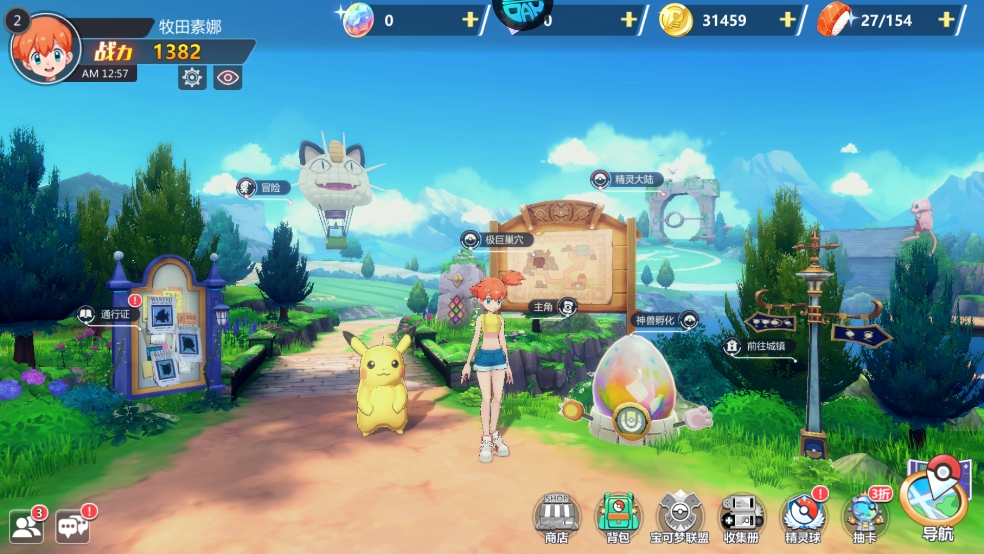Screen dimensions: 984x554
Task: Open 宝可梦联盟 league menu
Action: point(680,516)
